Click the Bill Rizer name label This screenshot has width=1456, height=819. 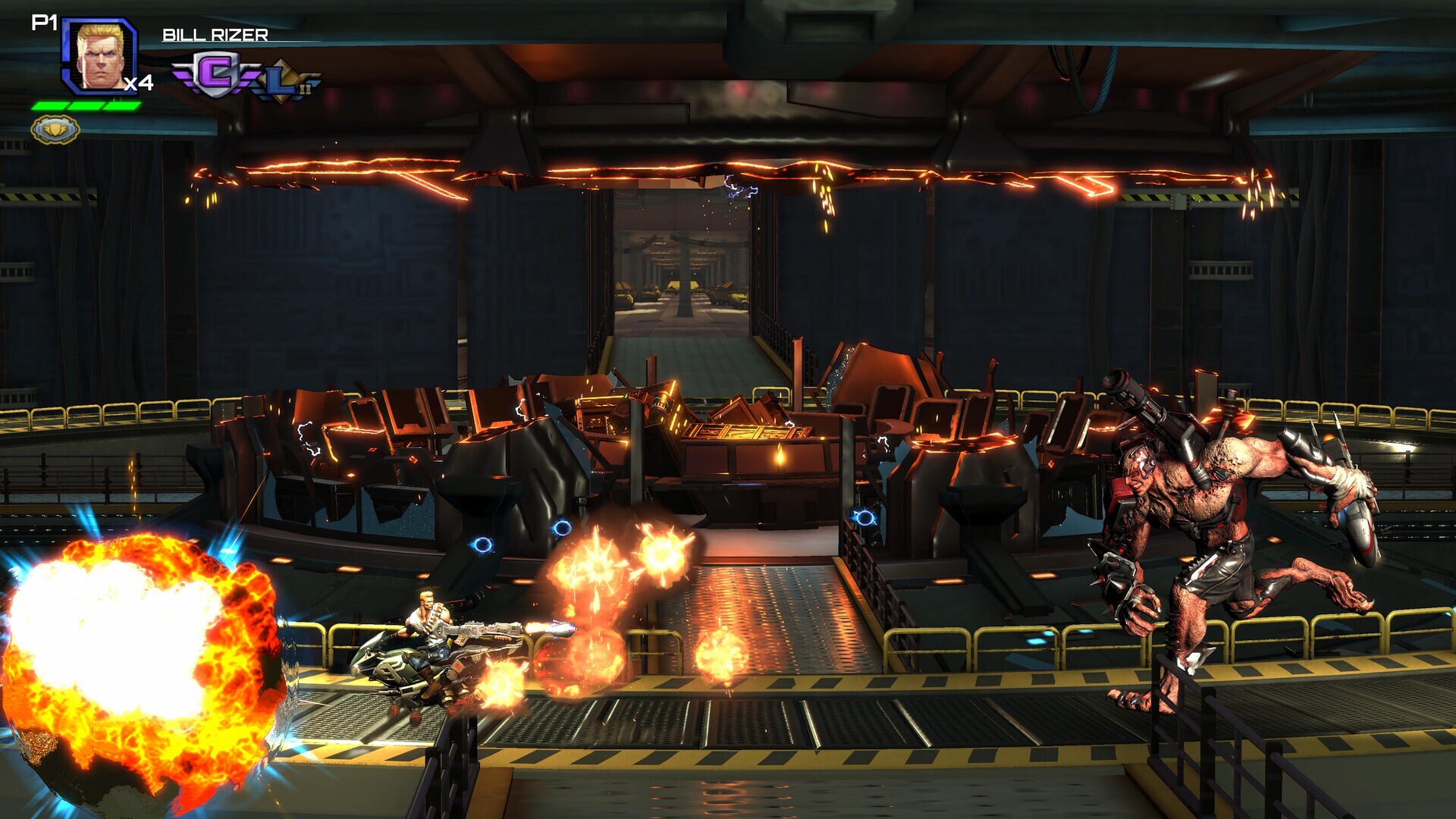[x=215, y=33]
